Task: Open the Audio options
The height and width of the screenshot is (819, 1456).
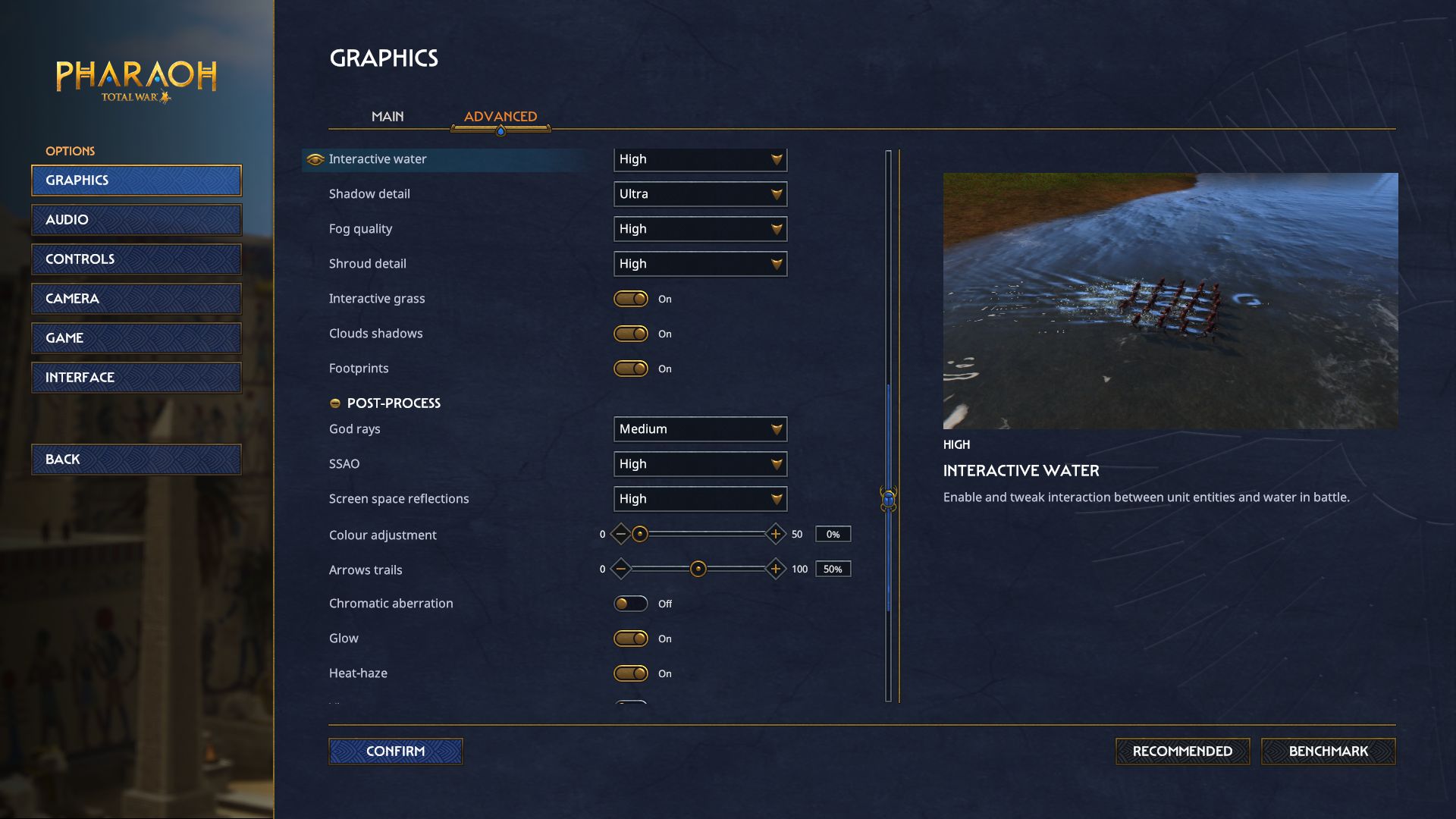Action: (x=136, y=220)
